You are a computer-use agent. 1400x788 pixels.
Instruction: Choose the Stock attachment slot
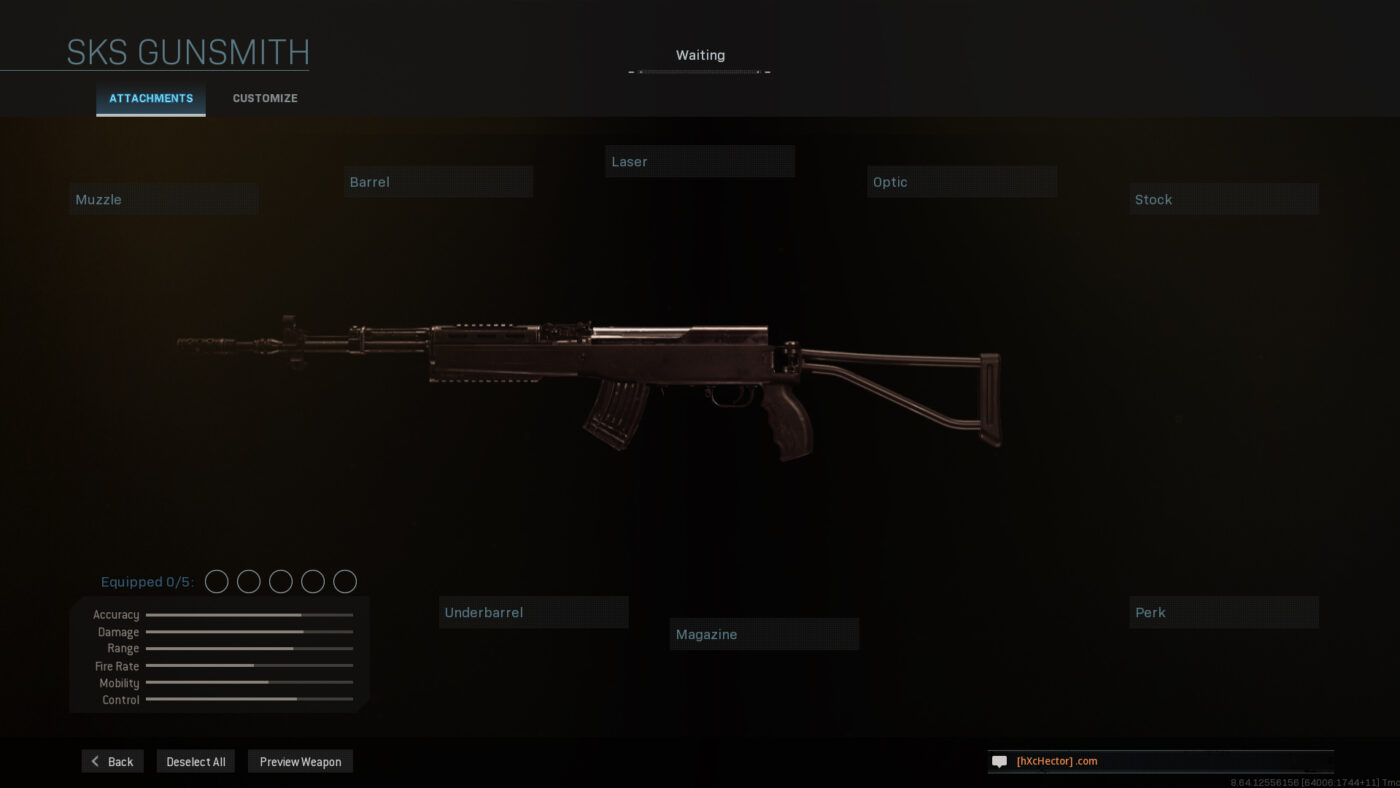pos(1223,198)
